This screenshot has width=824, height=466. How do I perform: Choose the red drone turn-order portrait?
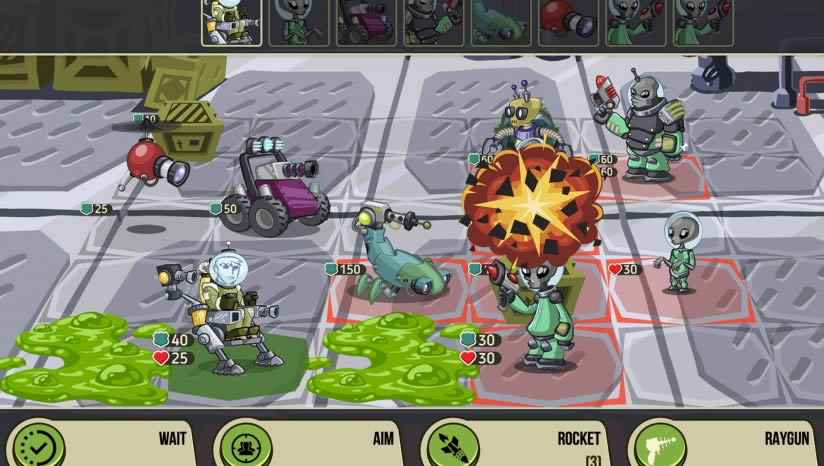(x=568, y=22)
